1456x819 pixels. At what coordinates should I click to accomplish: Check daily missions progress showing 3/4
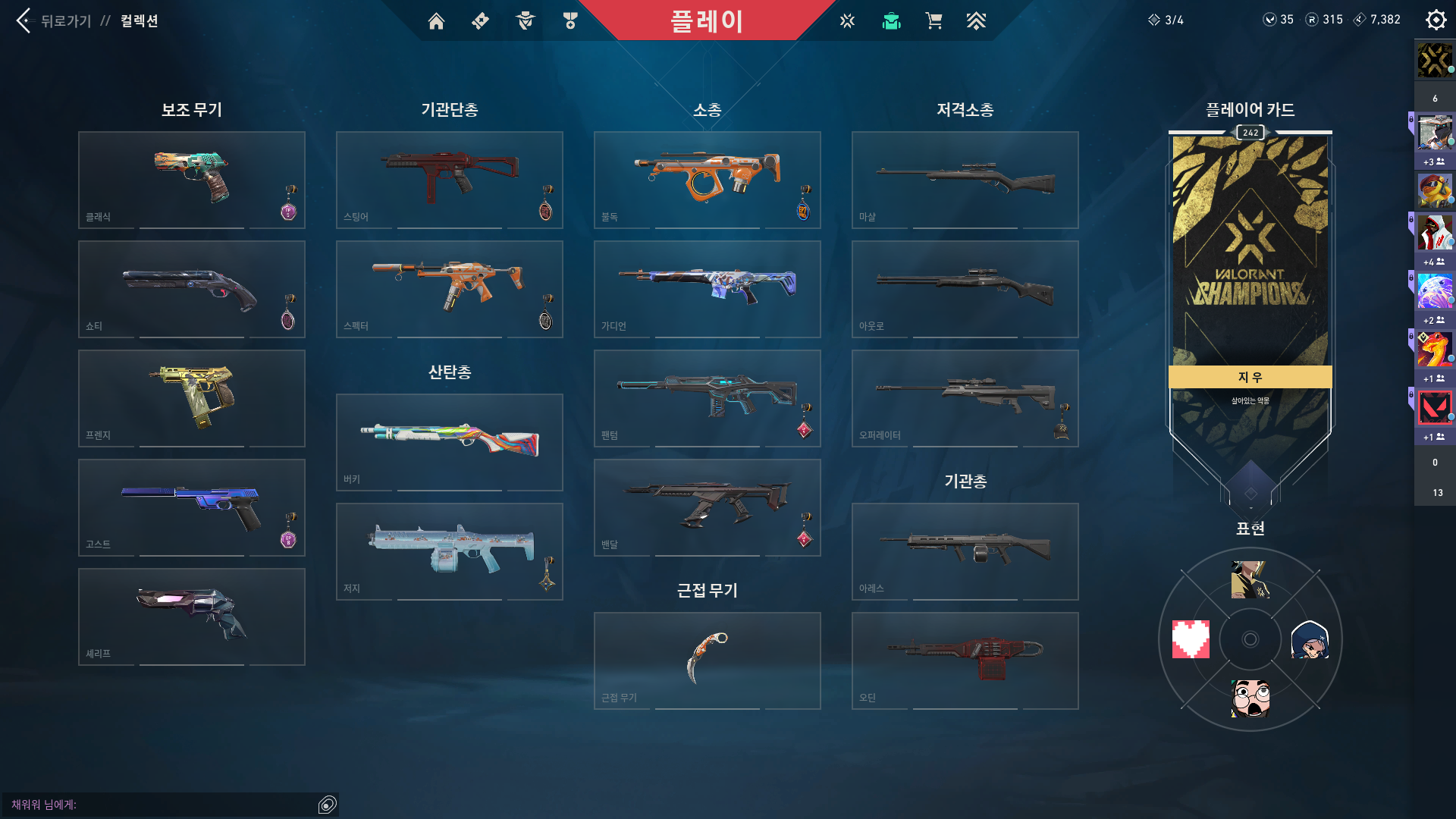point(1168,20)
